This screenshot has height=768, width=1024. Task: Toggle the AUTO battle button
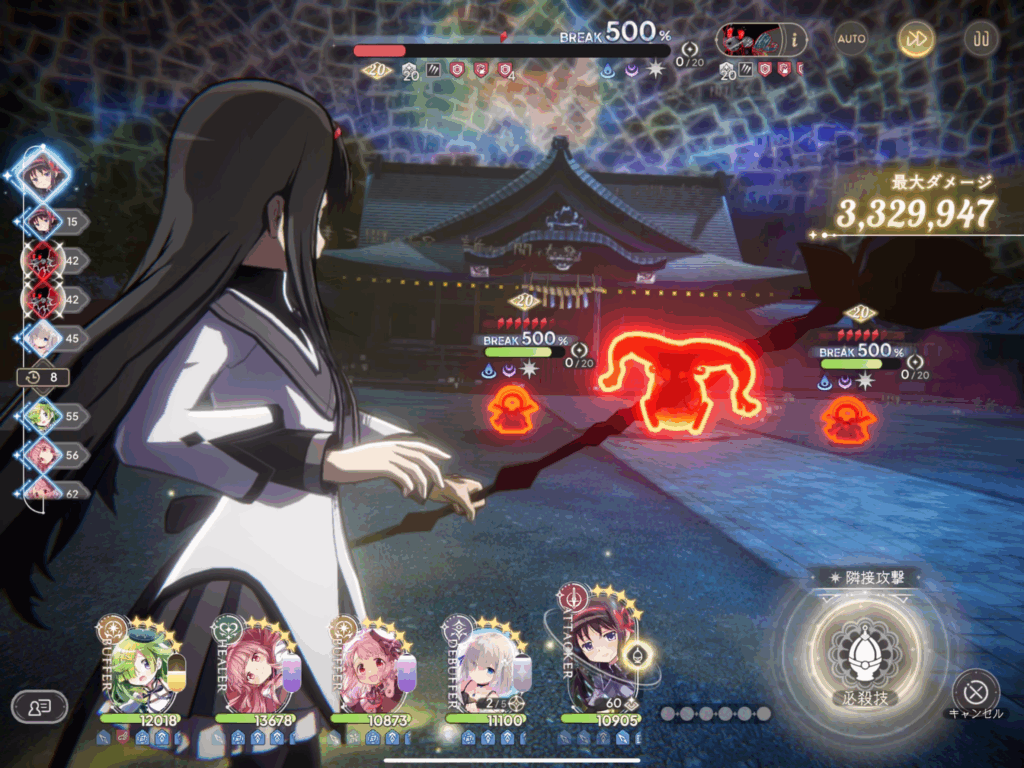pos(851,39)
